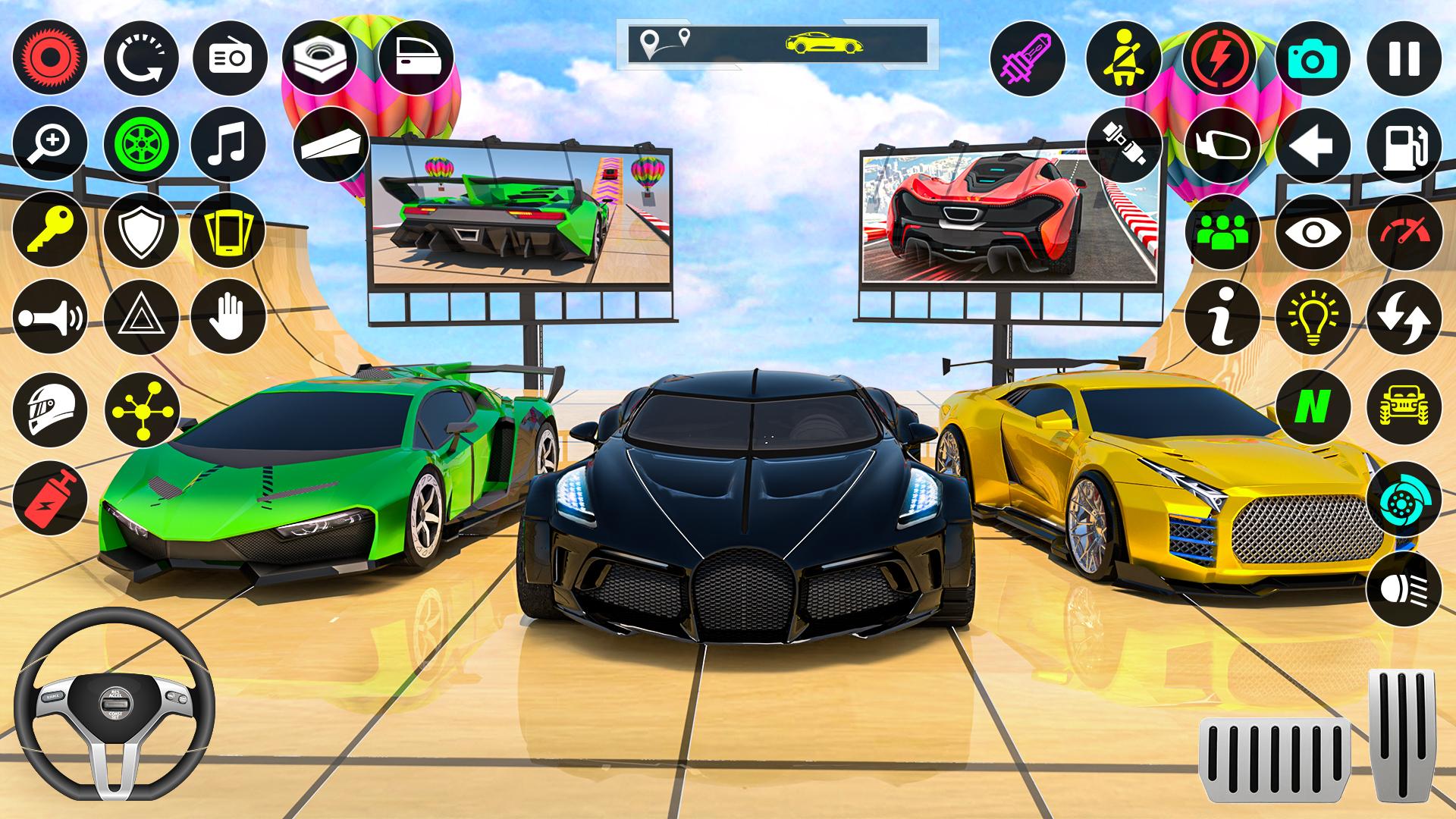Image resolution: width=1456 pixels, height=819 pixels.
Task: Activate the horn button
Action: [50, 316]
